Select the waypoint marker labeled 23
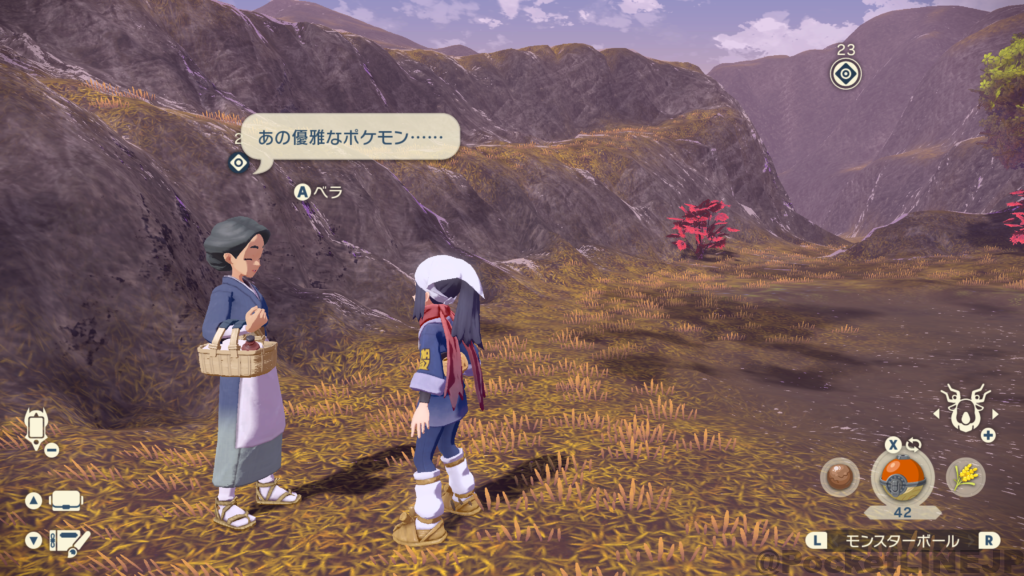The width and height of the screenshot is (1024, 576). [846, 74]
